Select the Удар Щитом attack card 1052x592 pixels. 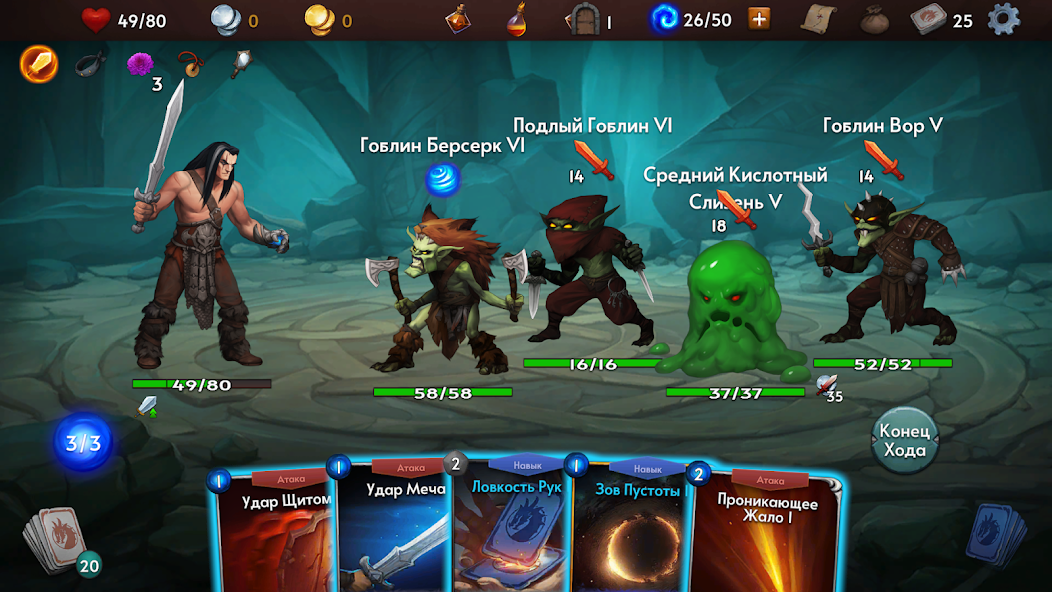(x=274, y=530)
